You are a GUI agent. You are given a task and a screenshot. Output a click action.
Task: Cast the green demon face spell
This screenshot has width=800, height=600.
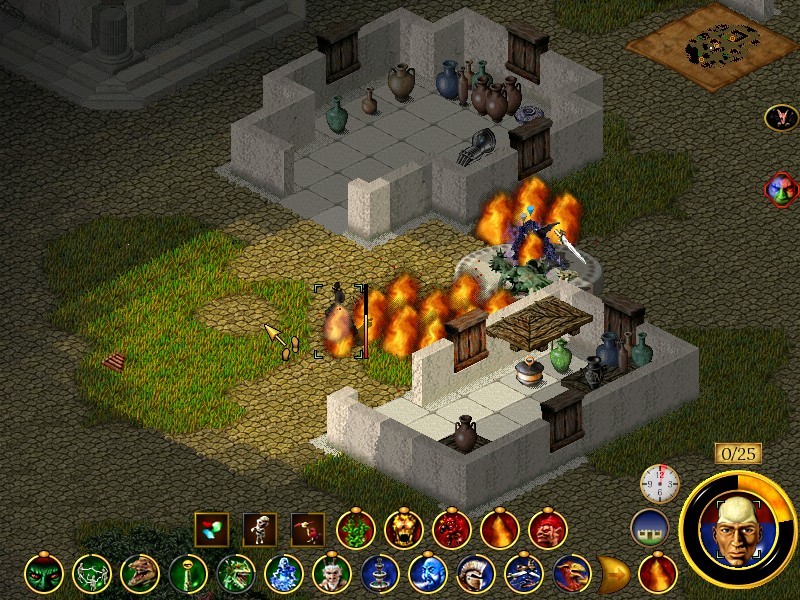pos(43,574)
